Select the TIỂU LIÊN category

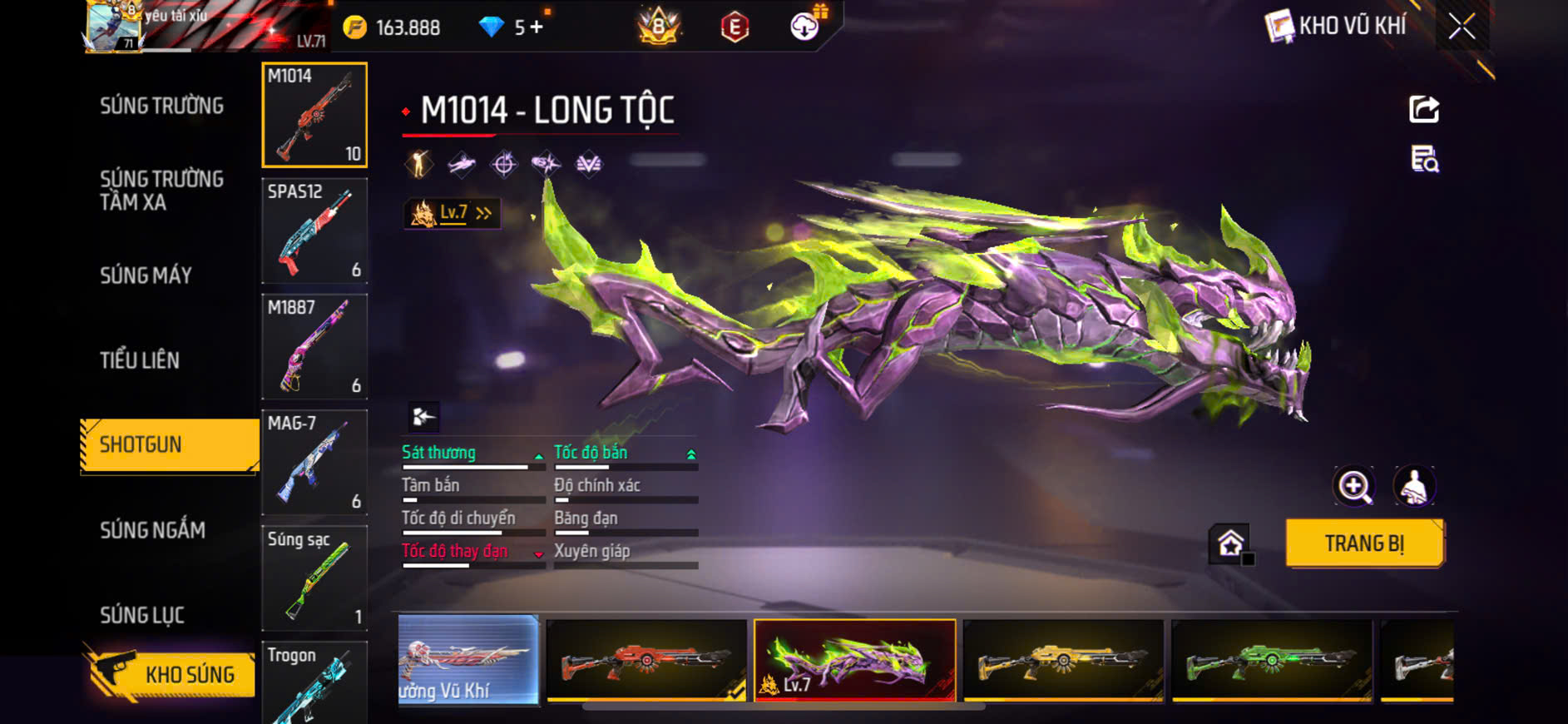140,360
